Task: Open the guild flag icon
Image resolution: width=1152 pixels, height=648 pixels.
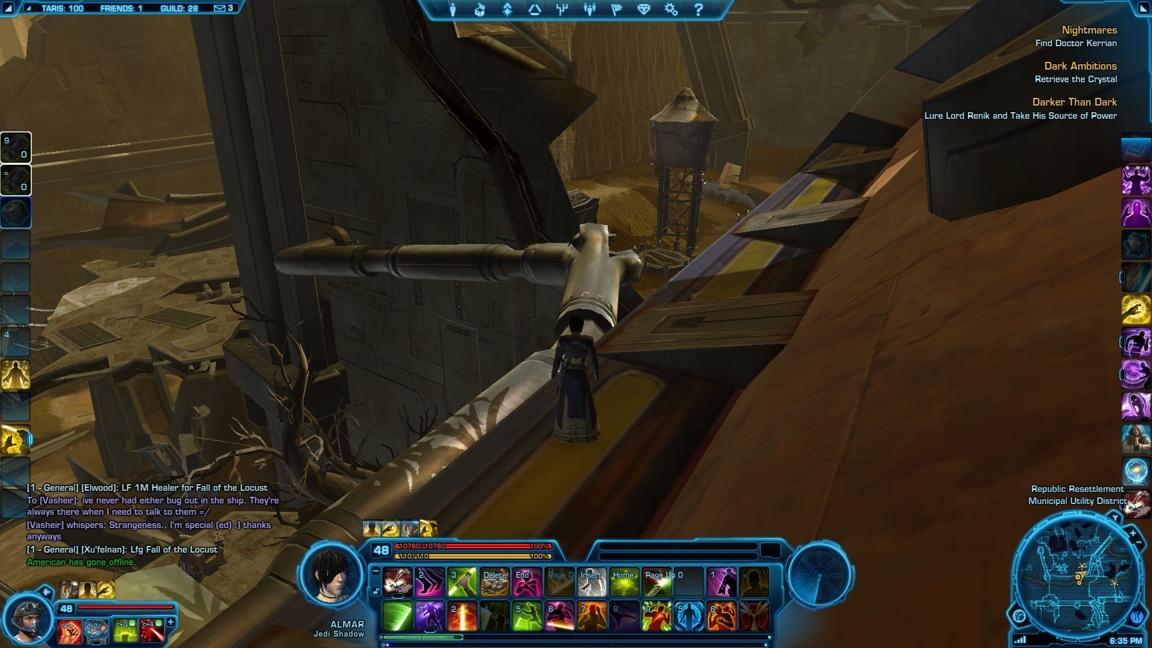Action: [x=616, y=10]
